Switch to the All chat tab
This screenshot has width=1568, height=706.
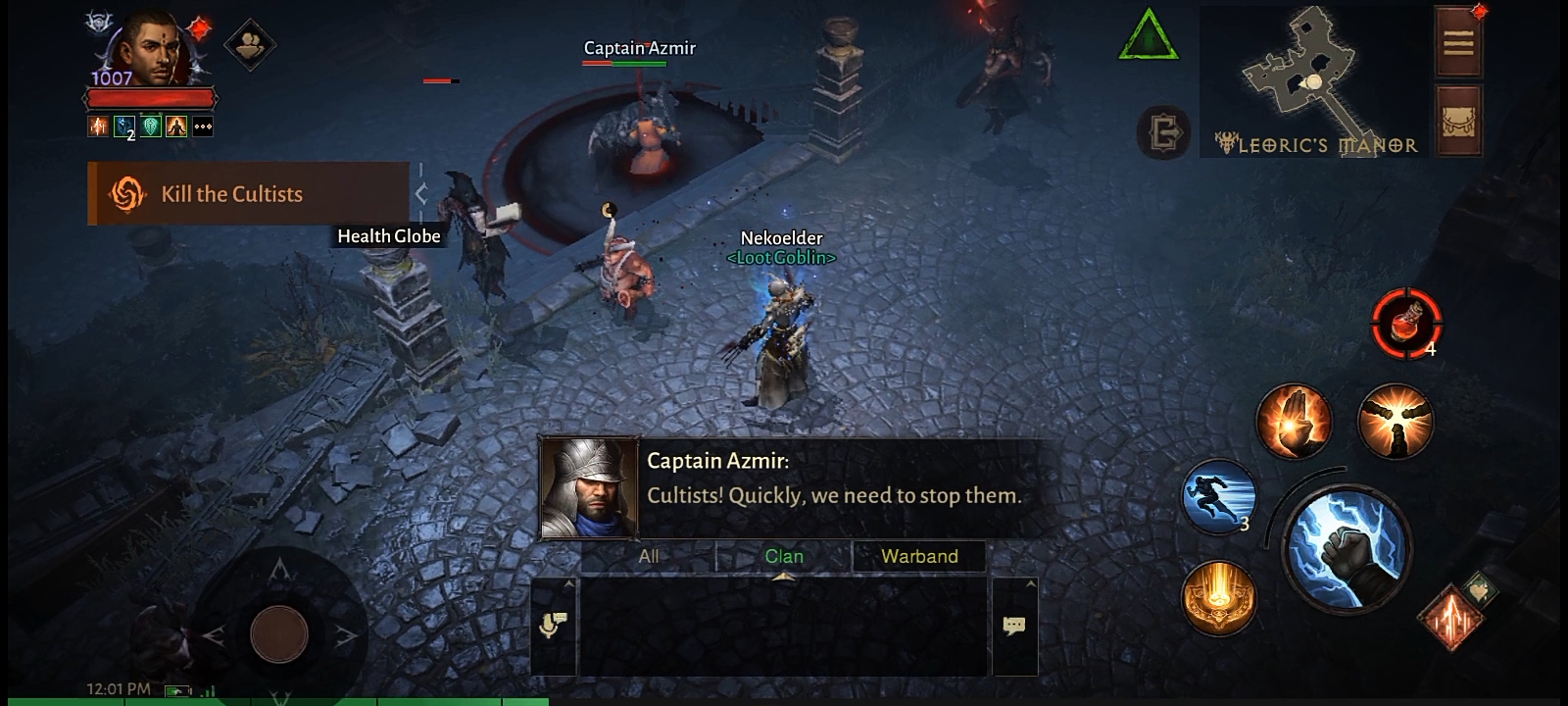[649, 556]
